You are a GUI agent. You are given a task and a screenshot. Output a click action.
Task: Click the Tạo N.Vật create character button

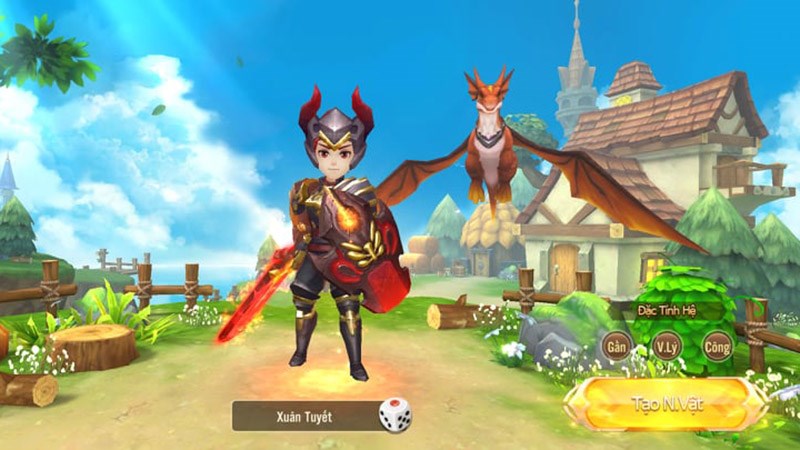click(666, 404)
